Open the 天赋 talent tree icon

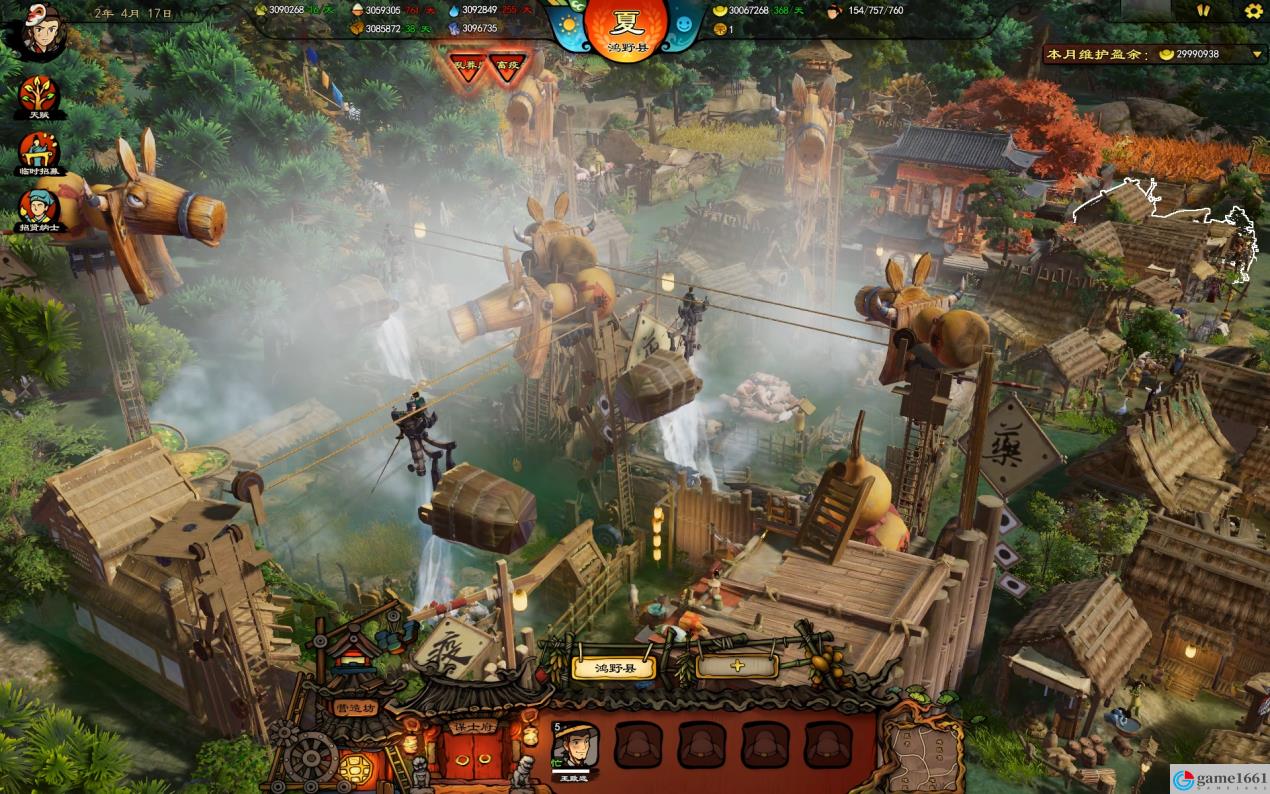click(x=39, y=96)
